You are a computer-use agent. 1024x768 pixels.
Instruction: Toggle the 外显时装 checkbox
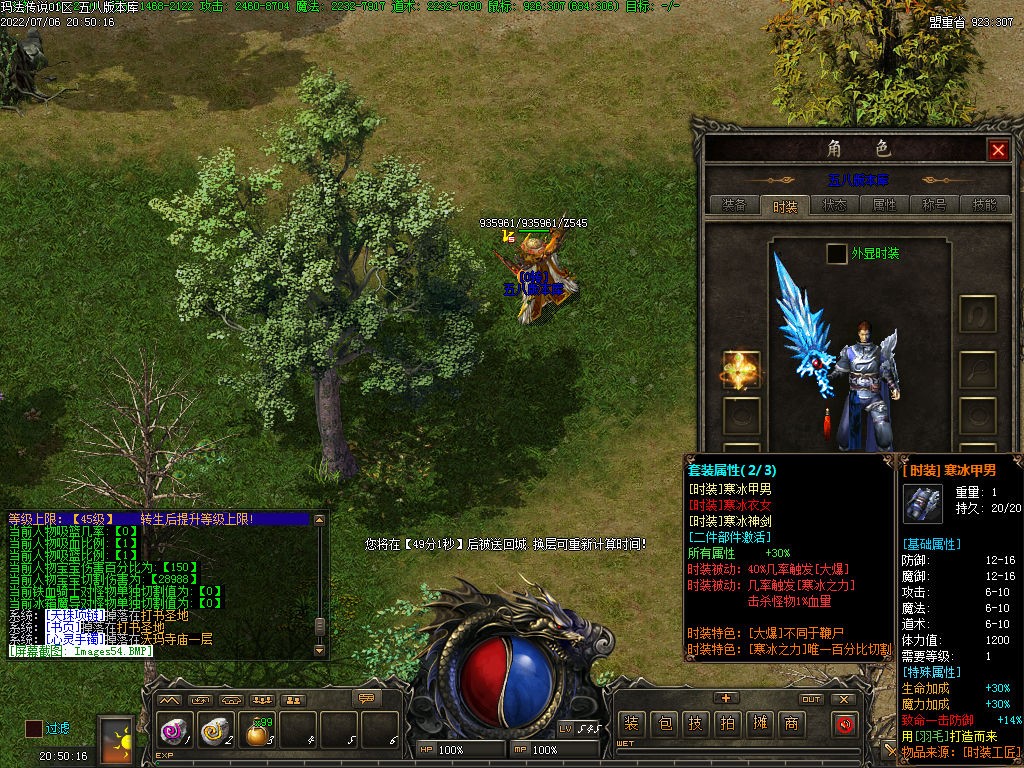click(x=836, y=254)
